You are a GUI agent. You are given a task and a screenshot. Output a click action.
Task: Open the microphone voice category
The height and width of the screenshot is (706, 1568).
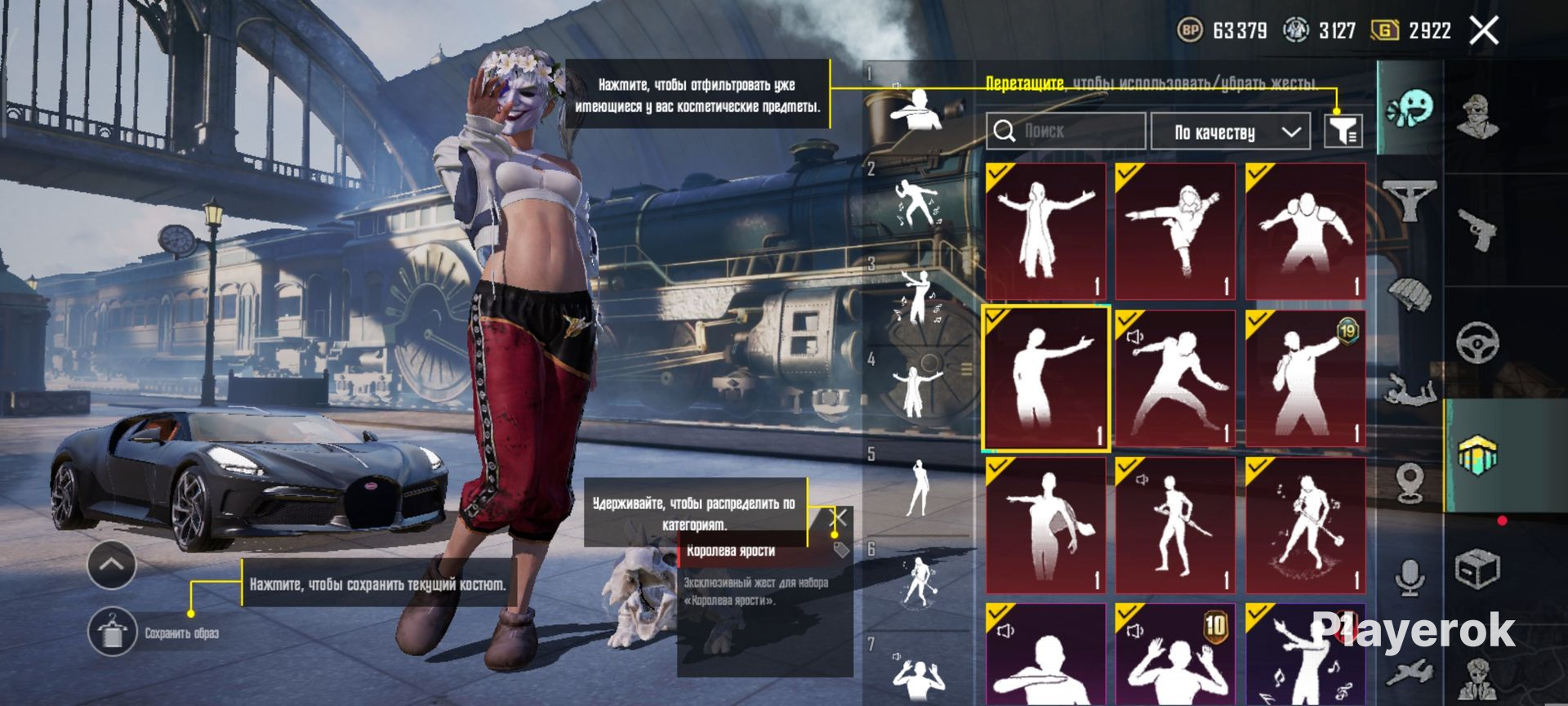[x=1410, y=577]
